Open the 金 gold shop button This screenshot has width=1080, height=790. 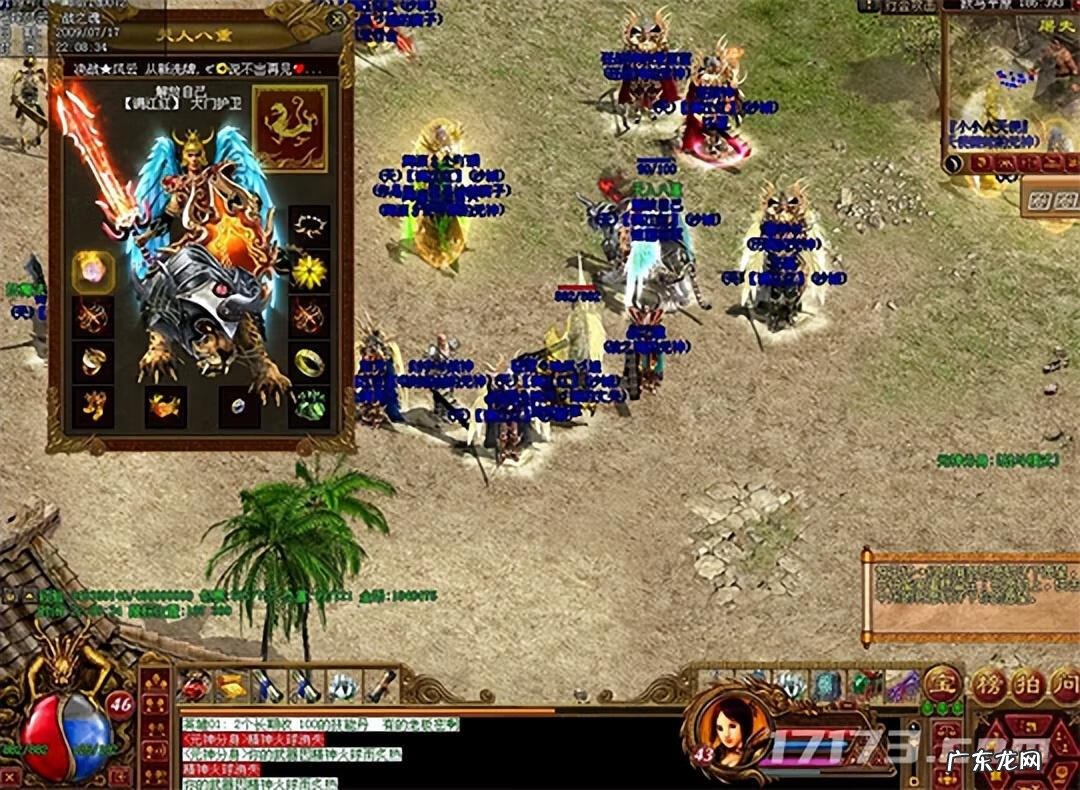941,684
